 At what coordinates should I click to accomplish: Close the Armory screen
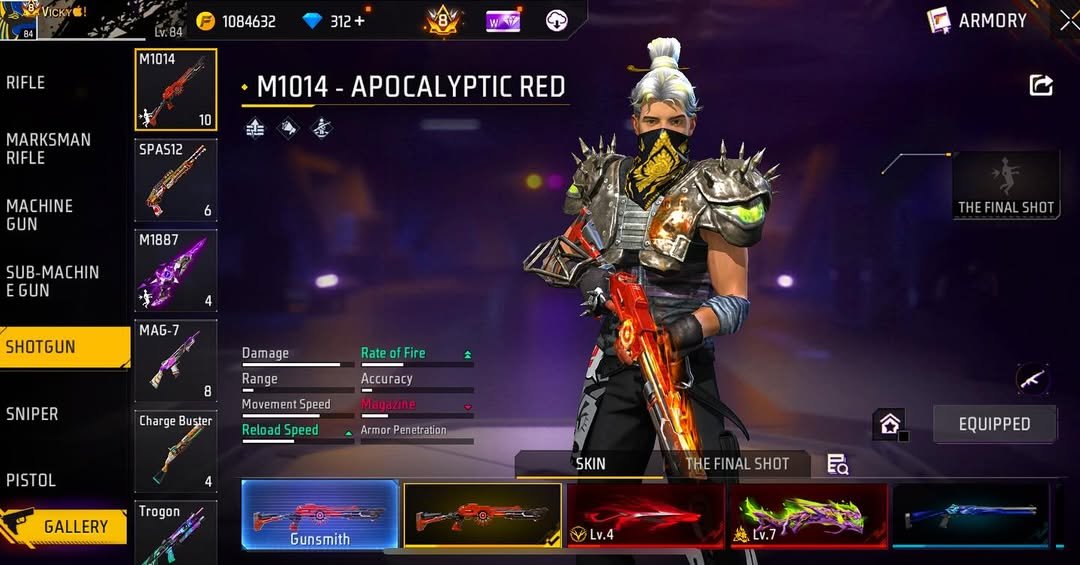coord(1068,20)
